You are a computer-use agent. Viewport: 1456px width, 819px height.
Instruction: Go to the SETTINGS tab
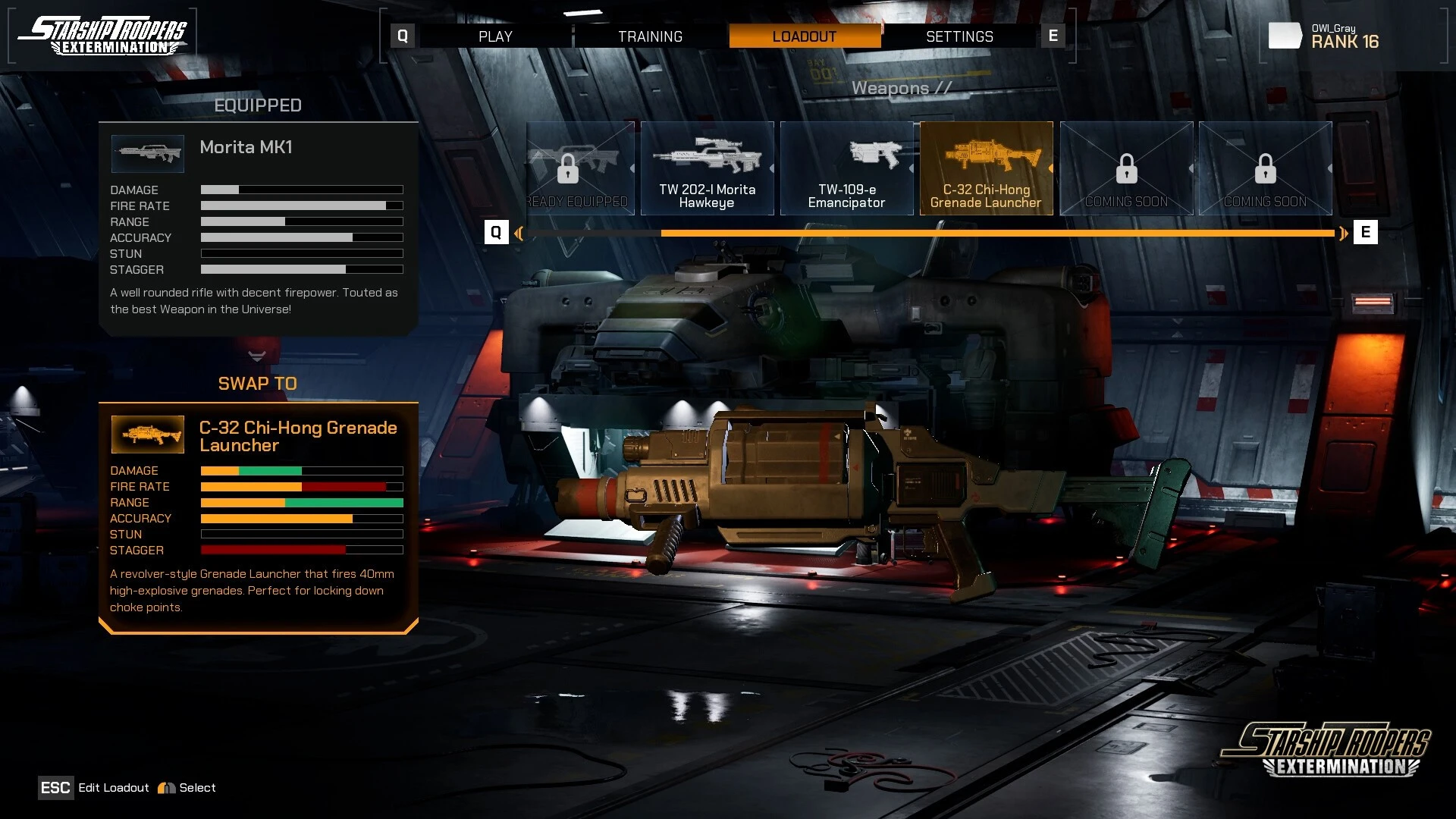(959, 36)
